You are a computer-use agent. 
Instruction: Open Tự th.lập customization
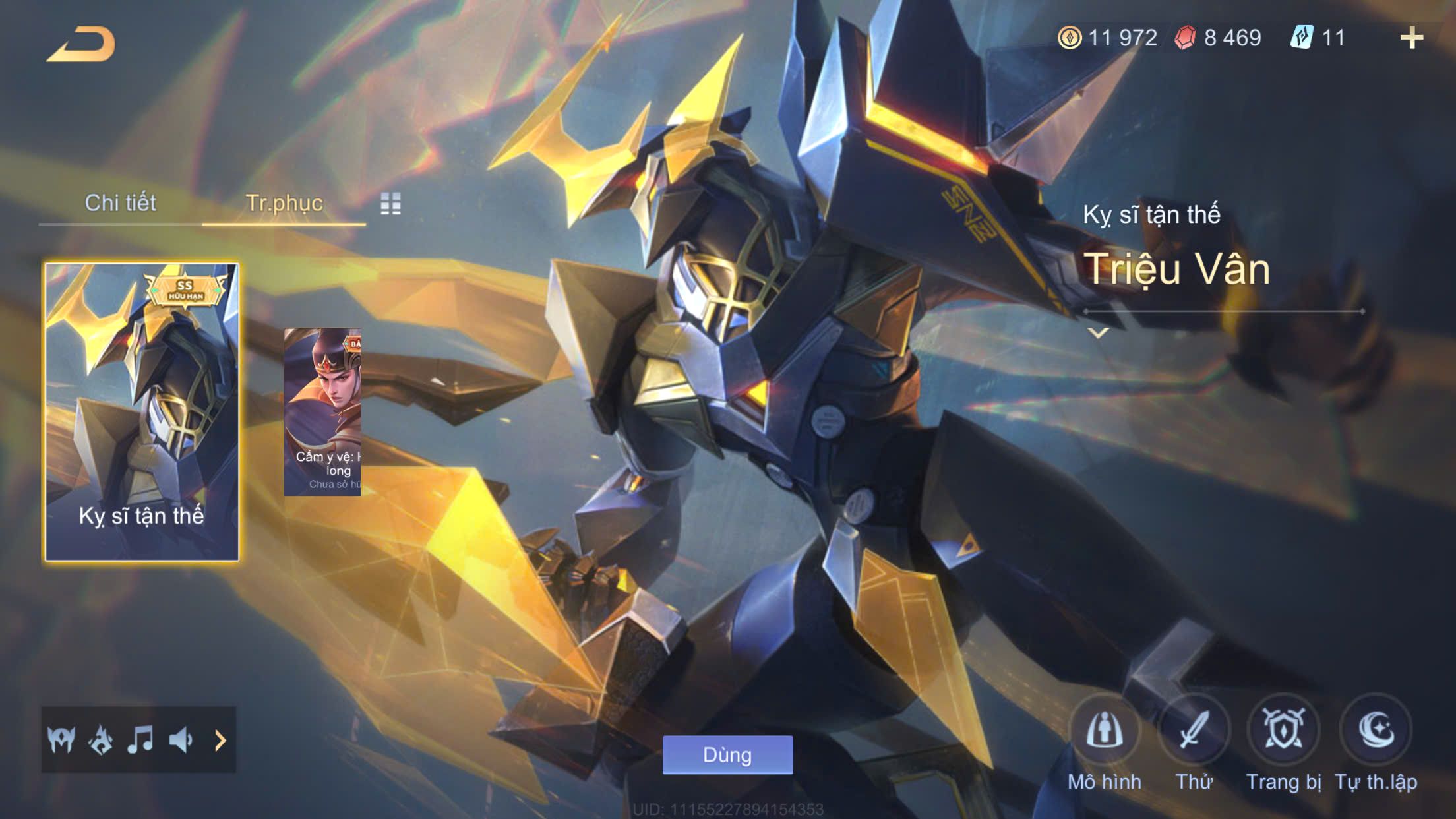1376,731
